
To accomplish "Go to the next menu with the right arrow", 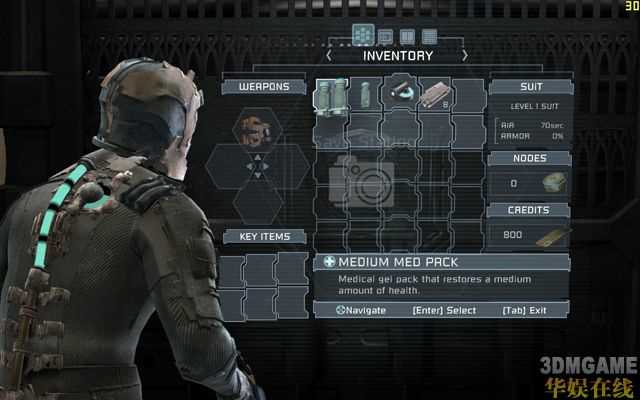I will click(x=464, y=56).
